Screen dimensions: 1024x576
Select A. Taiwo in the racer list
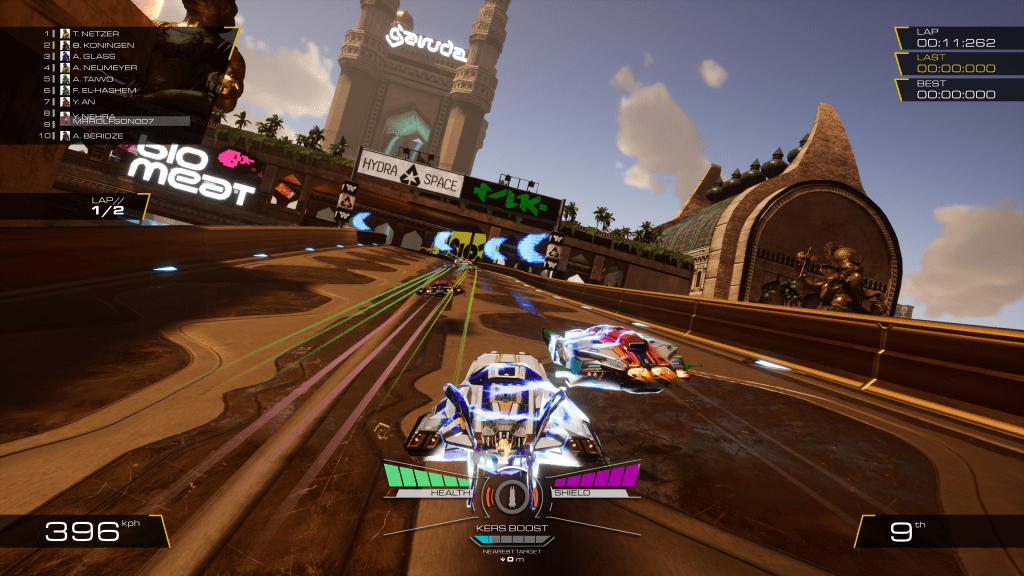click(x=93, y=79)
